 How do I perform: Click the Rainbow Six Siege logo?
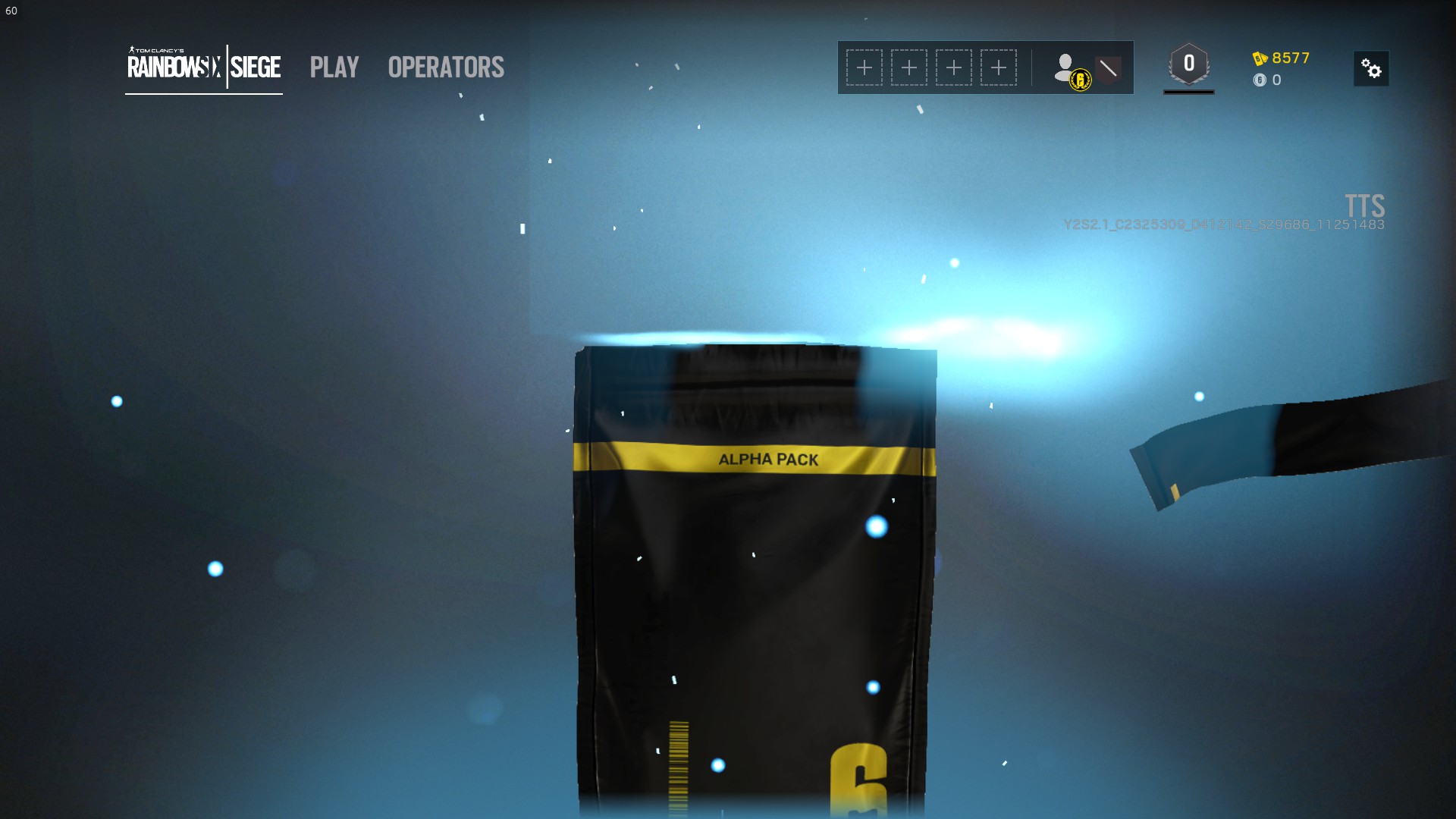(202, 67)
